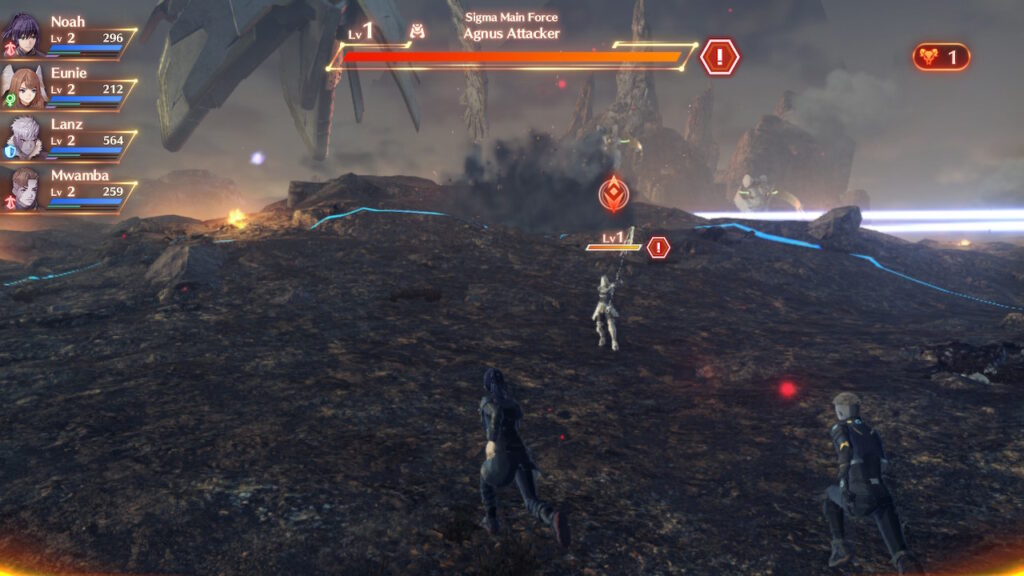Choose Lanz in the party list
This screenshot has width=1024, height=576.
[x=24, y=138]
